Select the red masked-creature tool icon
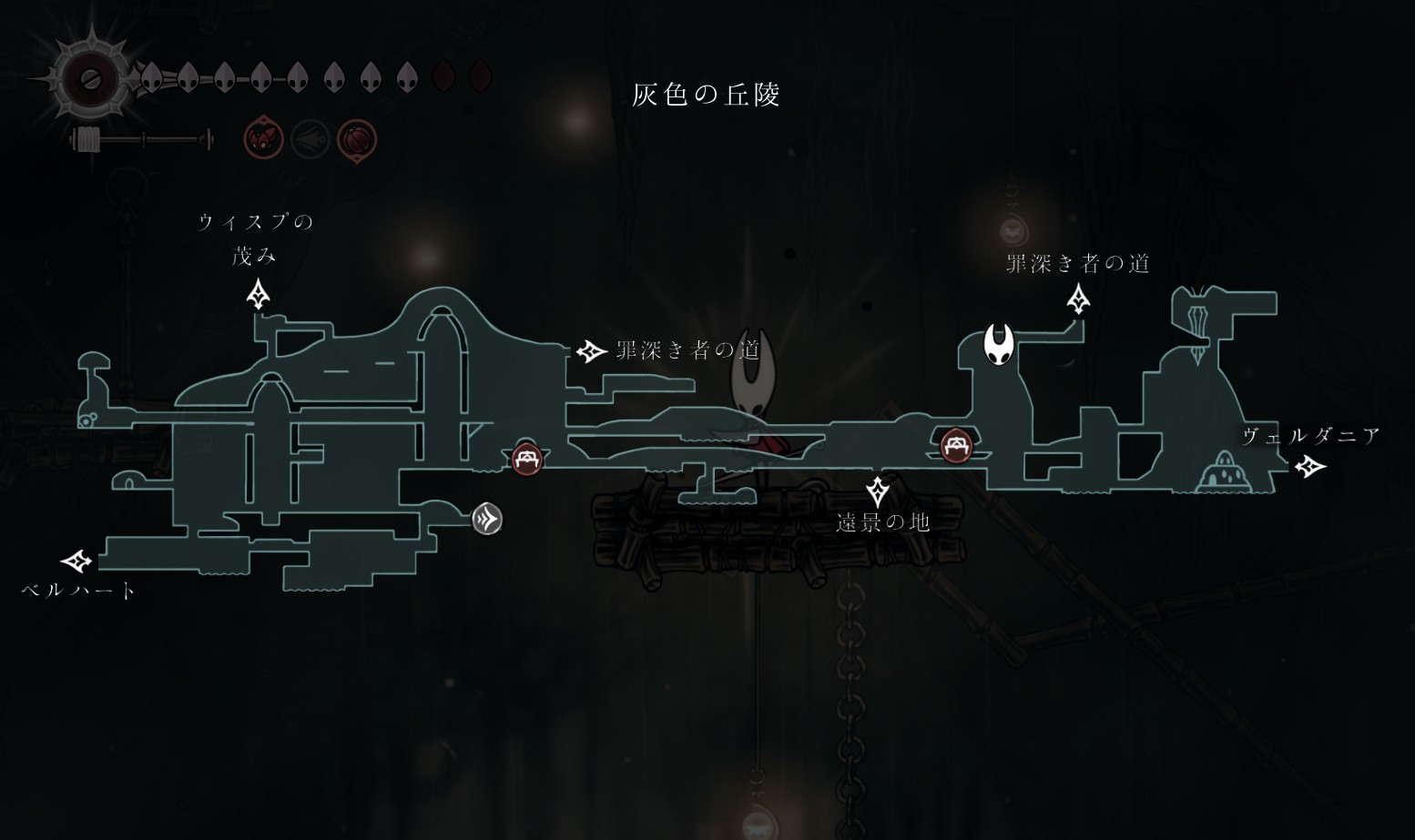 coord(264,140)
